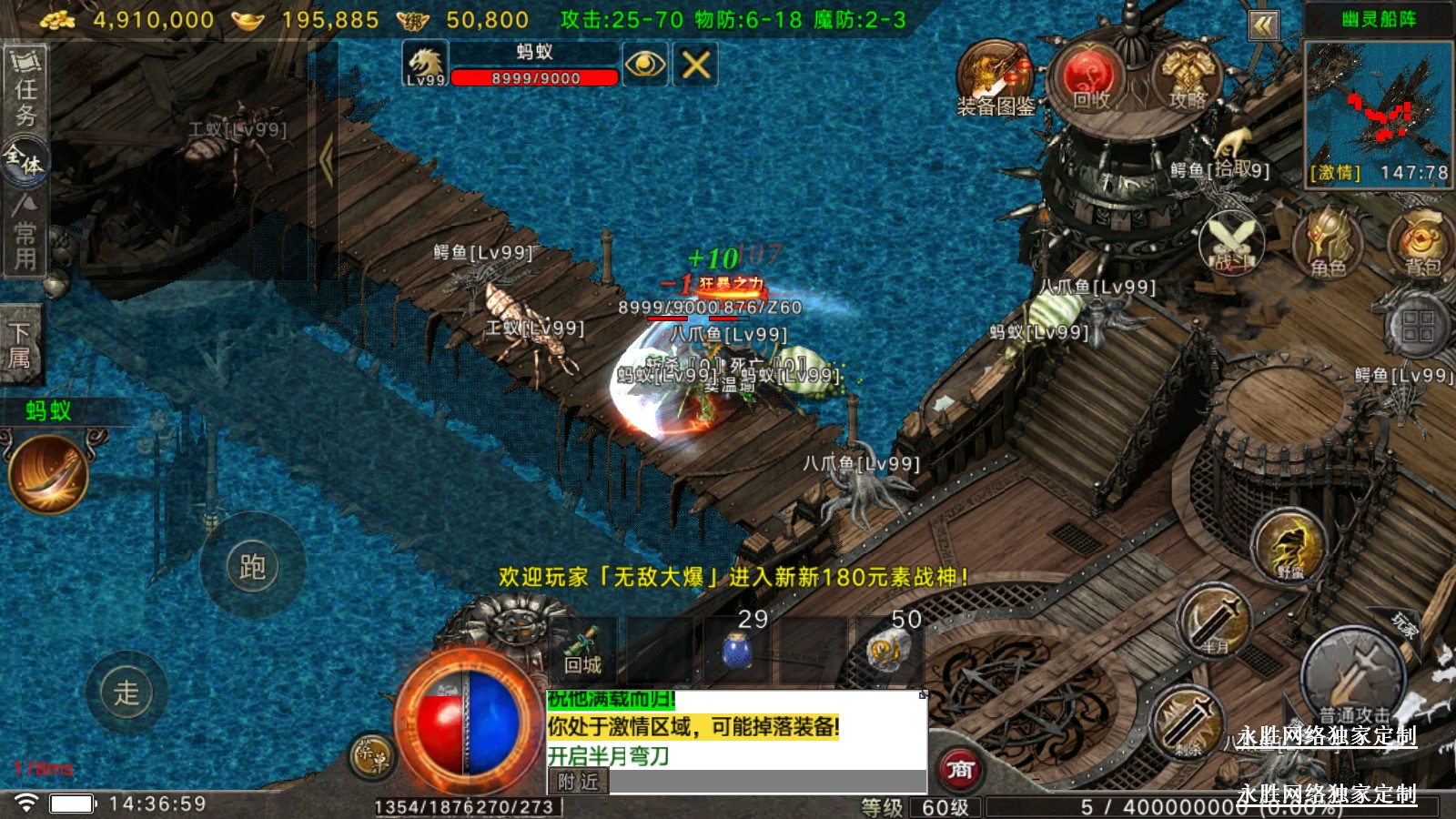Collapse the top icon bar with the arrow
The height and width of the screenshot is (819, 1456).
[x=1263, y=25]
